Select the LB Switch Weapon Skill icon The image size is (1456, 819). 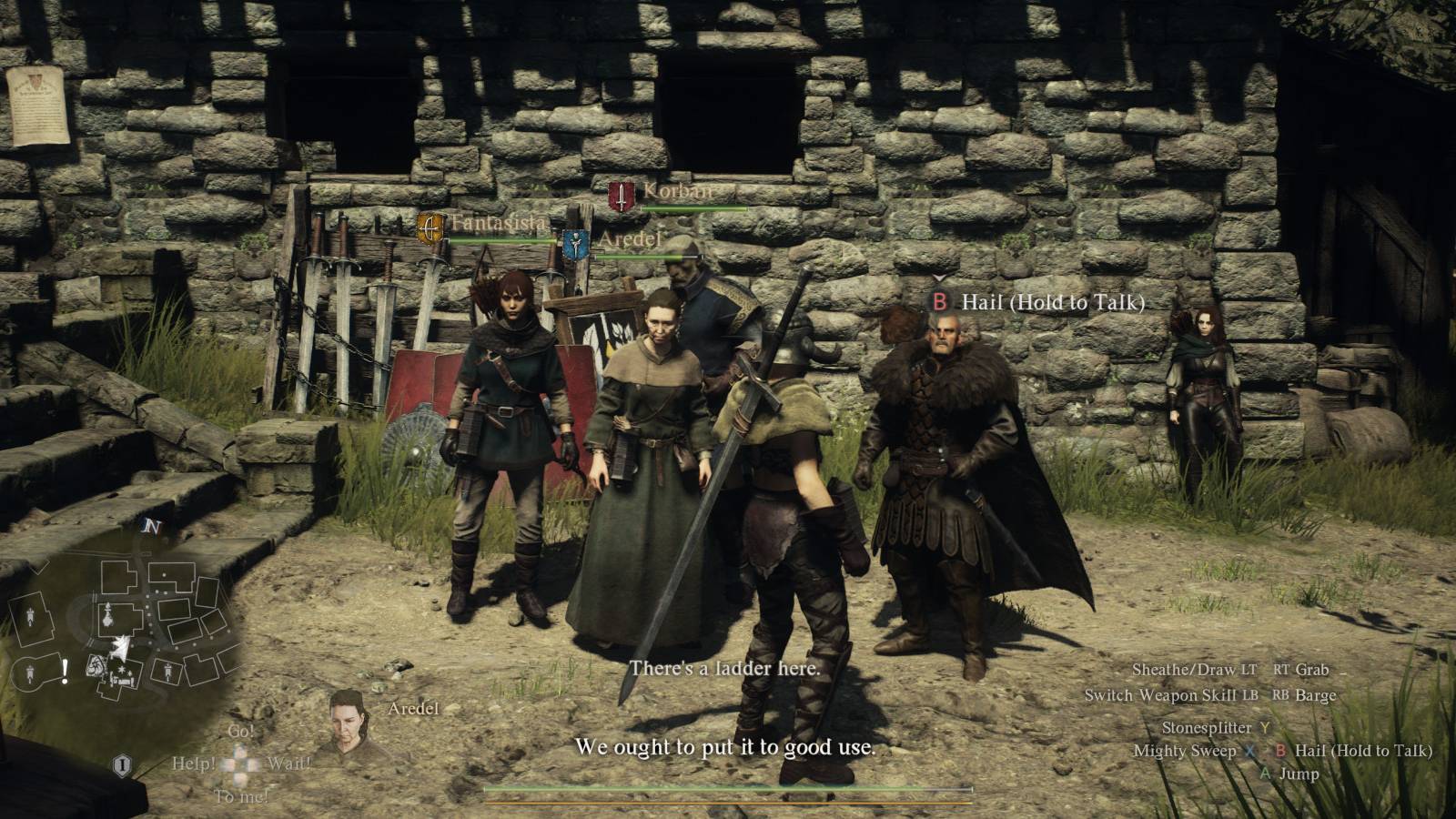1249,695
